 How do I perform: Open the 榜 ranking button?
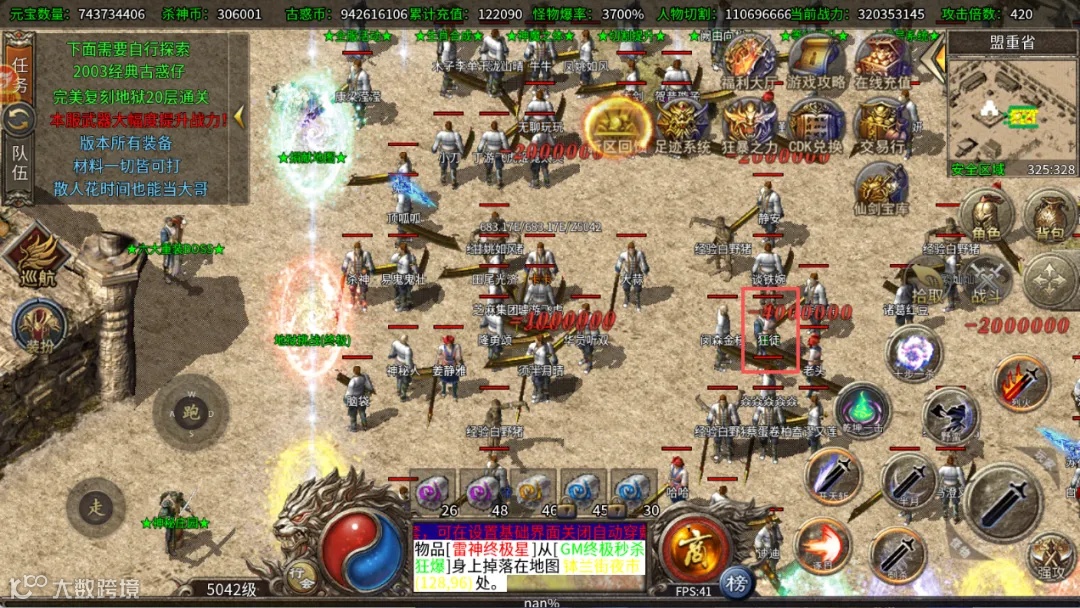pyautogui.click(x=736, y=583)
